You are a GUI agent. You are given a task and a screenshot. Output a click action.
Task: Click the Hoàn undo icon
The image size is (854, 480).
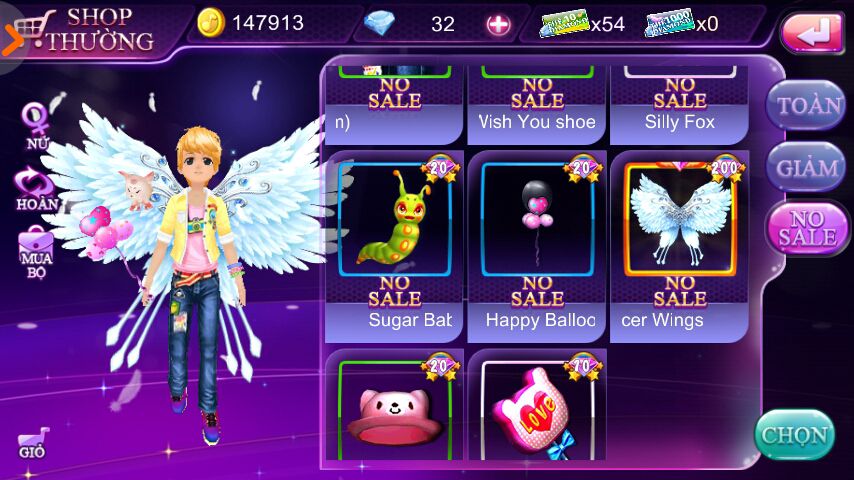point(36,188)
